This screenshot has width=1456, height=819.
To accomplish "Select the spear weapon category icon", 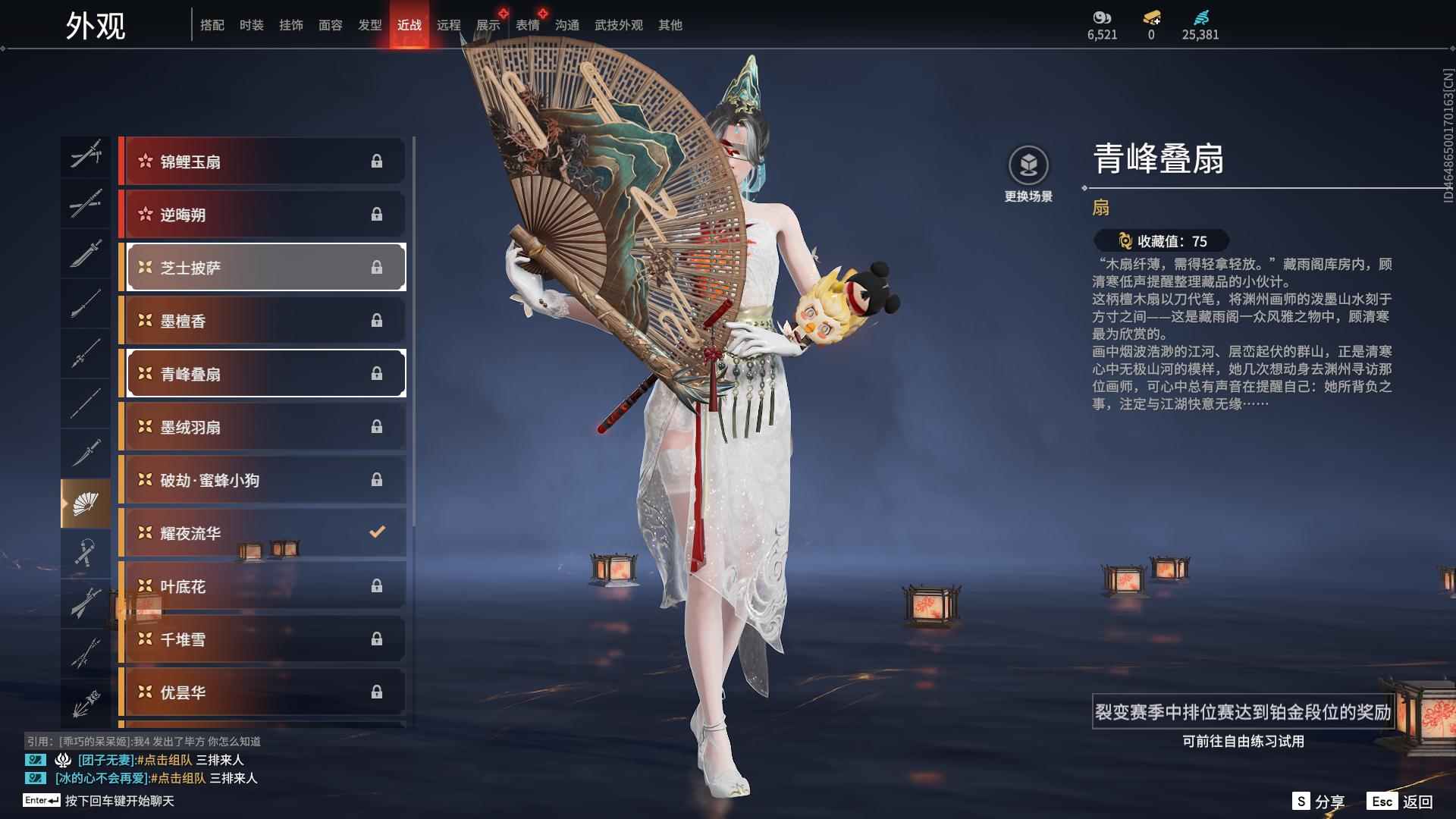I will click(x=86, y=354).
